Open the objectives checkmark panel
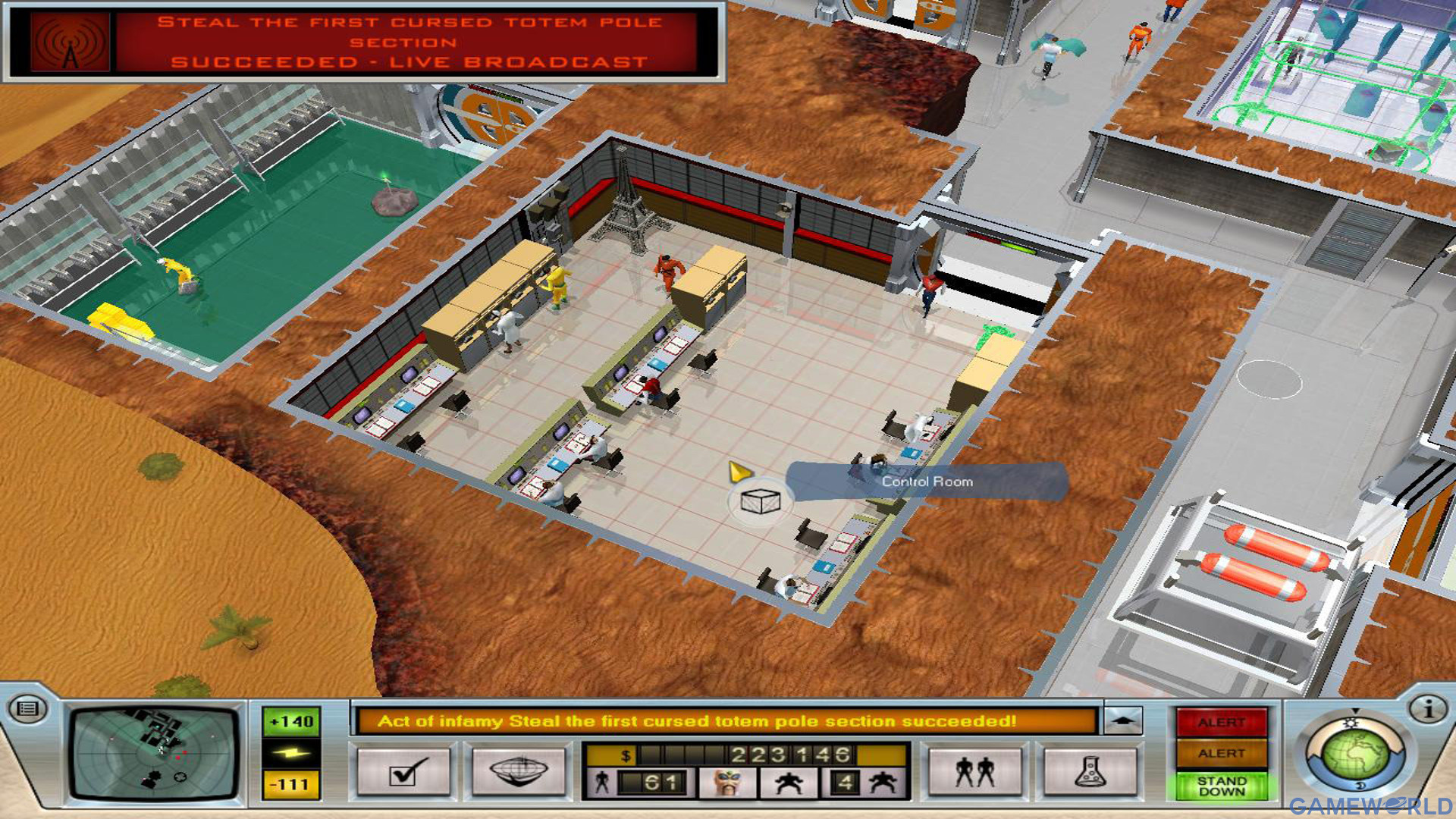Screen dimensions: 1456x819 [403, 773]
